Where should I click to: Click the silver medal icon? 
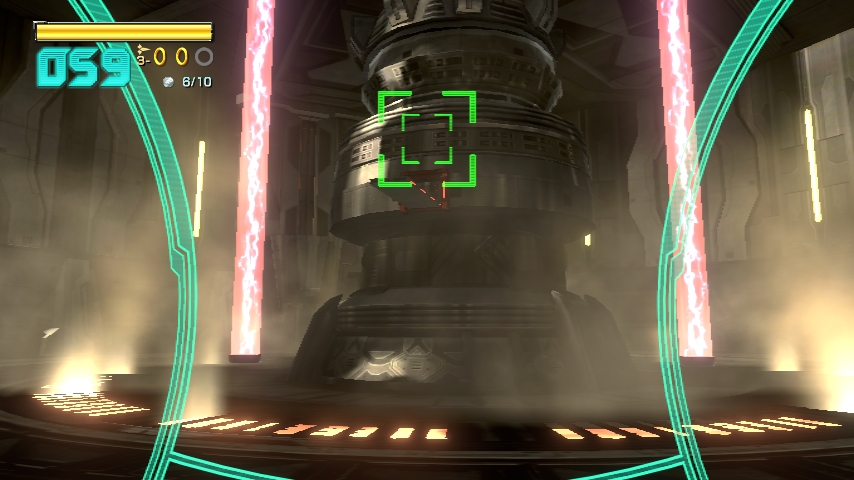[x=169, y=82]
